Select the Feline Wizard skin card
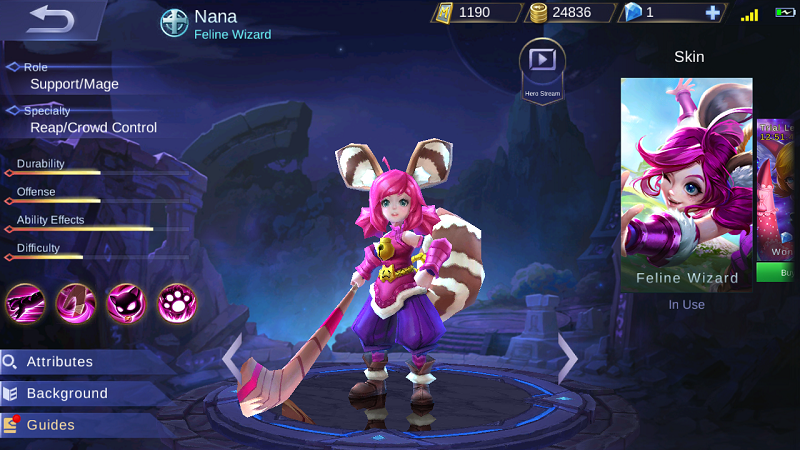The height and width of the screenshot is (450, 800). coord(686,184)
